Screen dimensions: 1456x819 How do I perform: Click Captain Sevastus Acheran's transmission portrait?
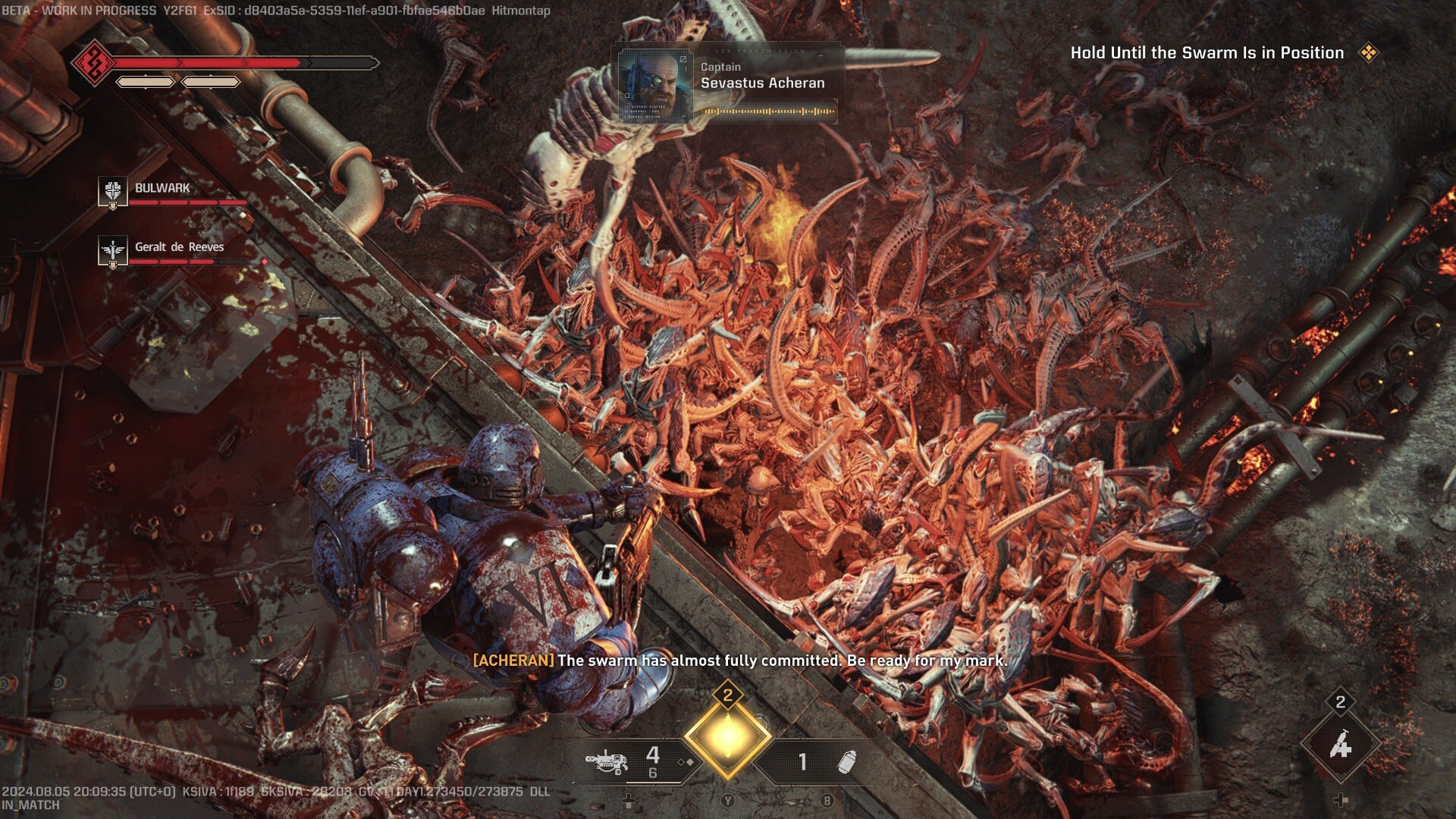pos(655,85)
